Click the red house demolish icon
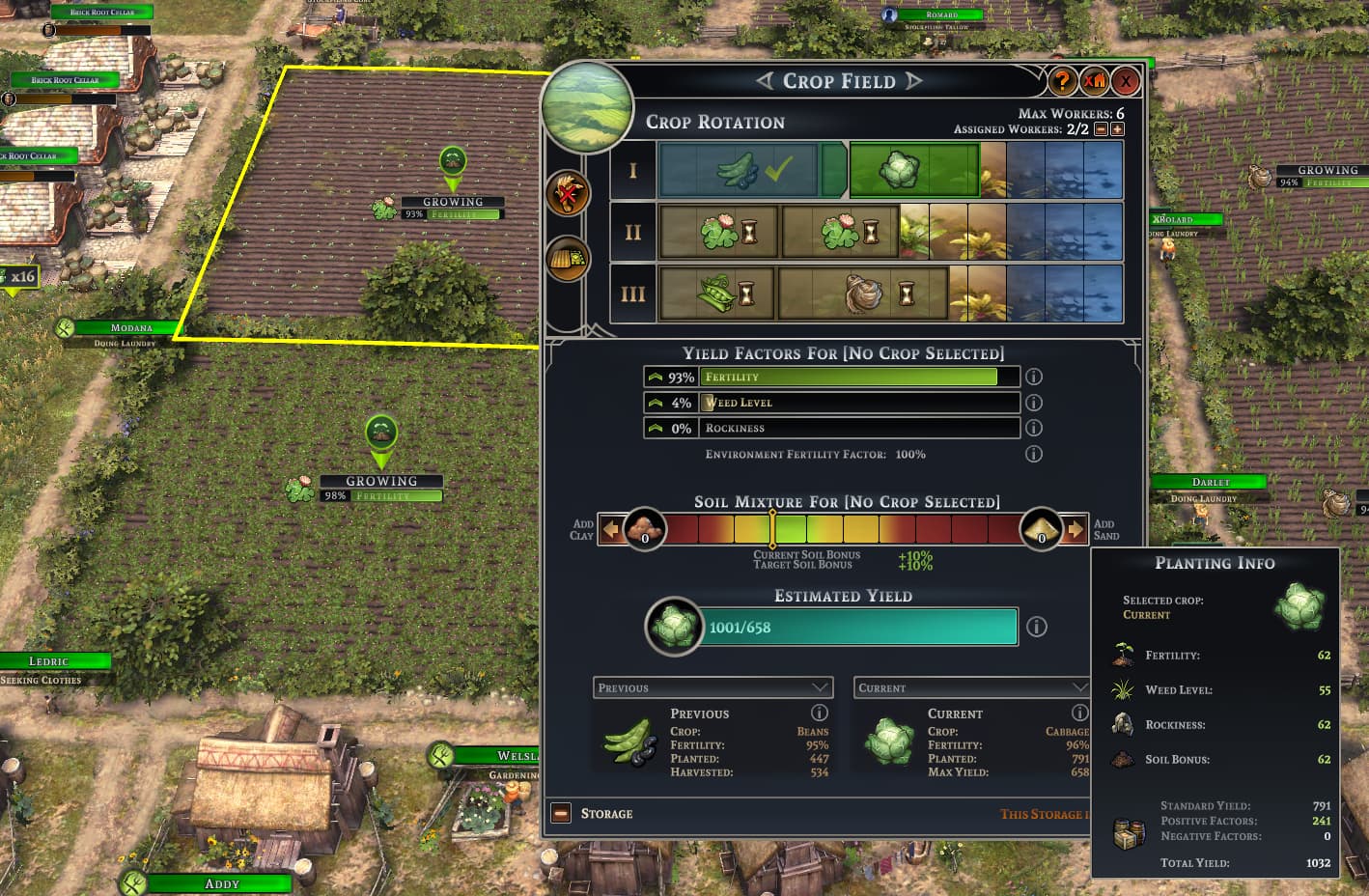The image size is (1369, 896). (1094, 81)
